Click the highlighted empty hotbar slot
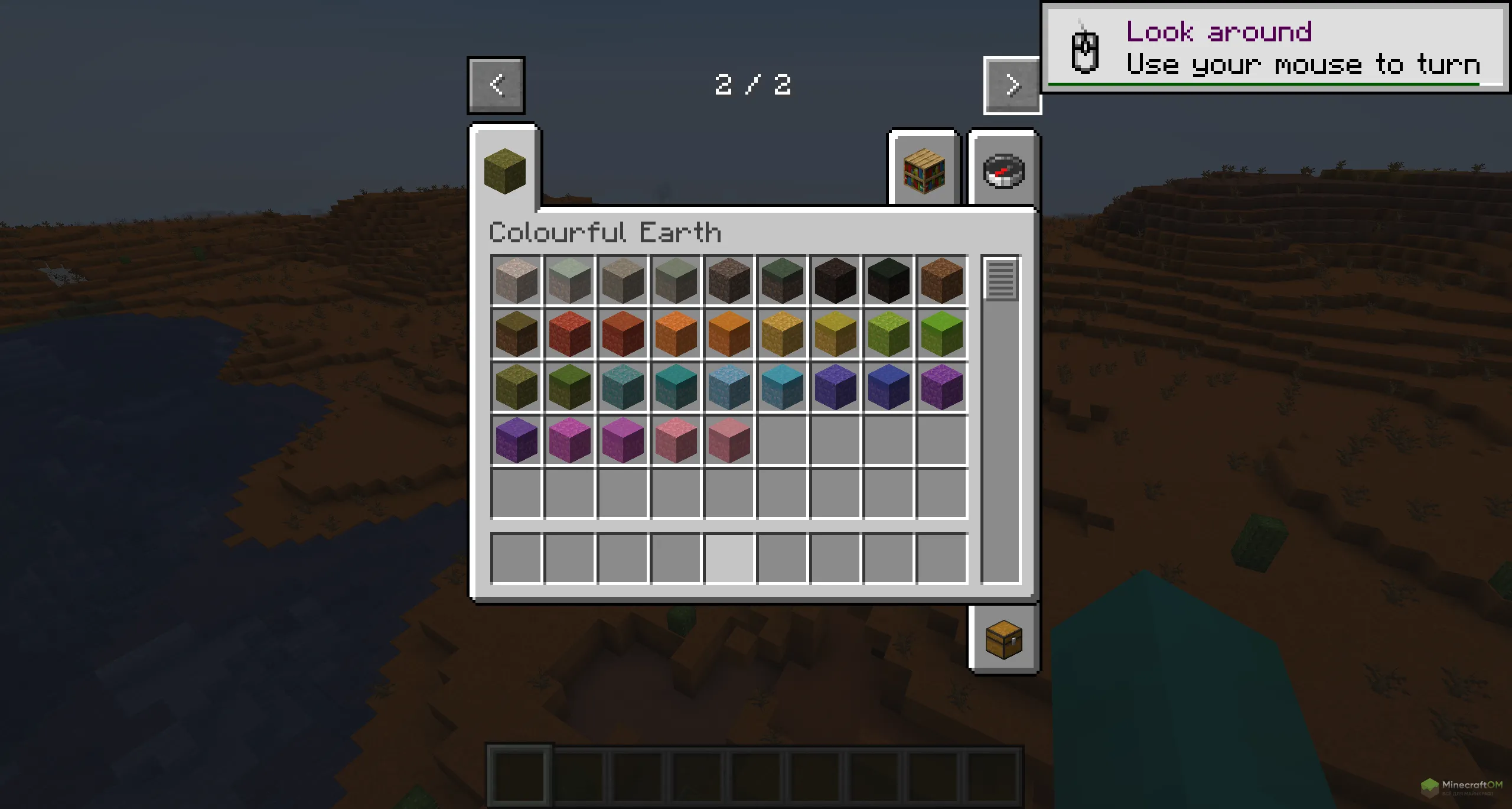The height and width of the screenshot is (809, 1512). tap(729, 558)
